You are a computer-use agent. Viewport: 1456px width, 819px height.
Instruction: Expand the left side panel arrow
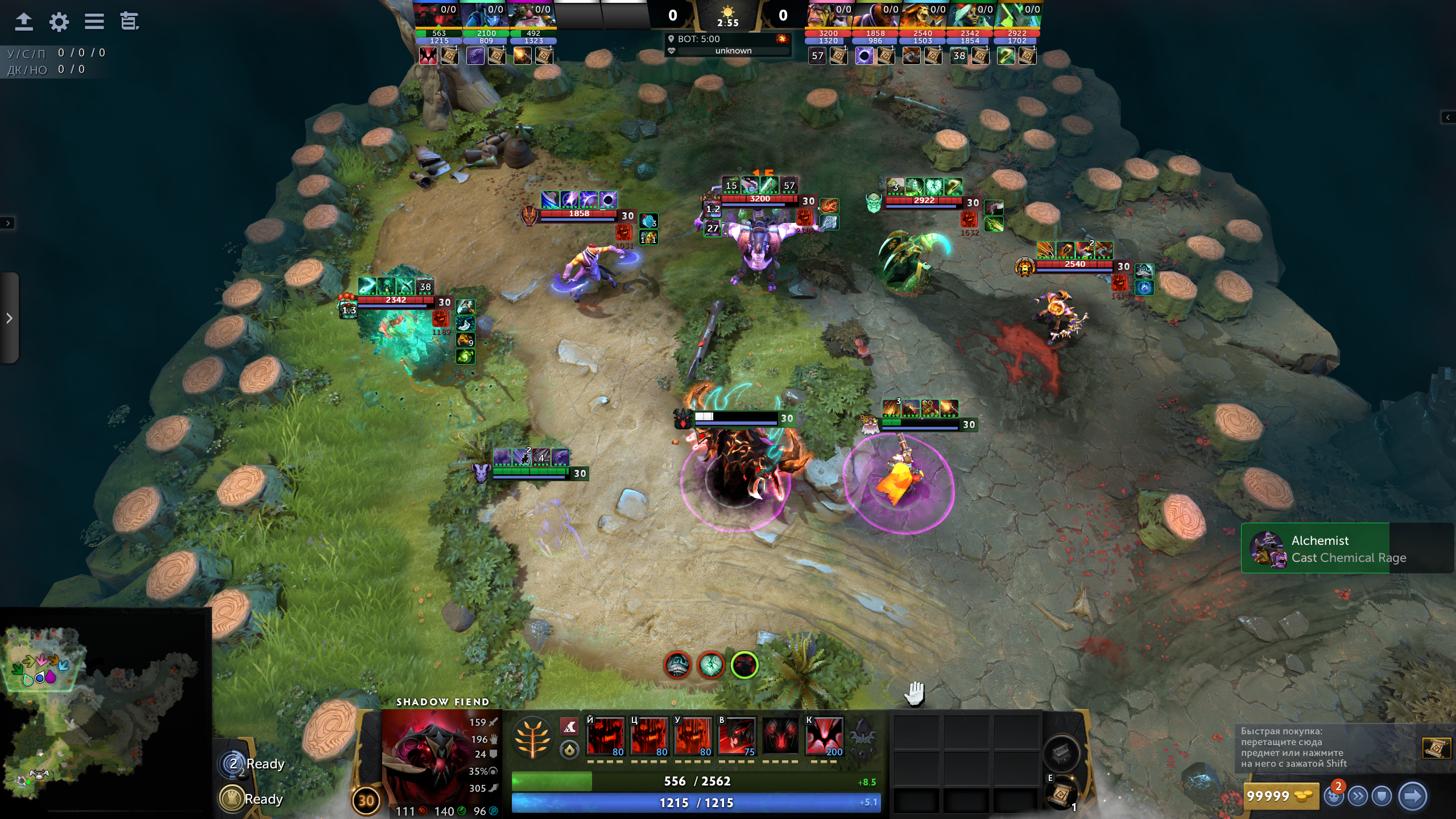[x=9, y=318]
